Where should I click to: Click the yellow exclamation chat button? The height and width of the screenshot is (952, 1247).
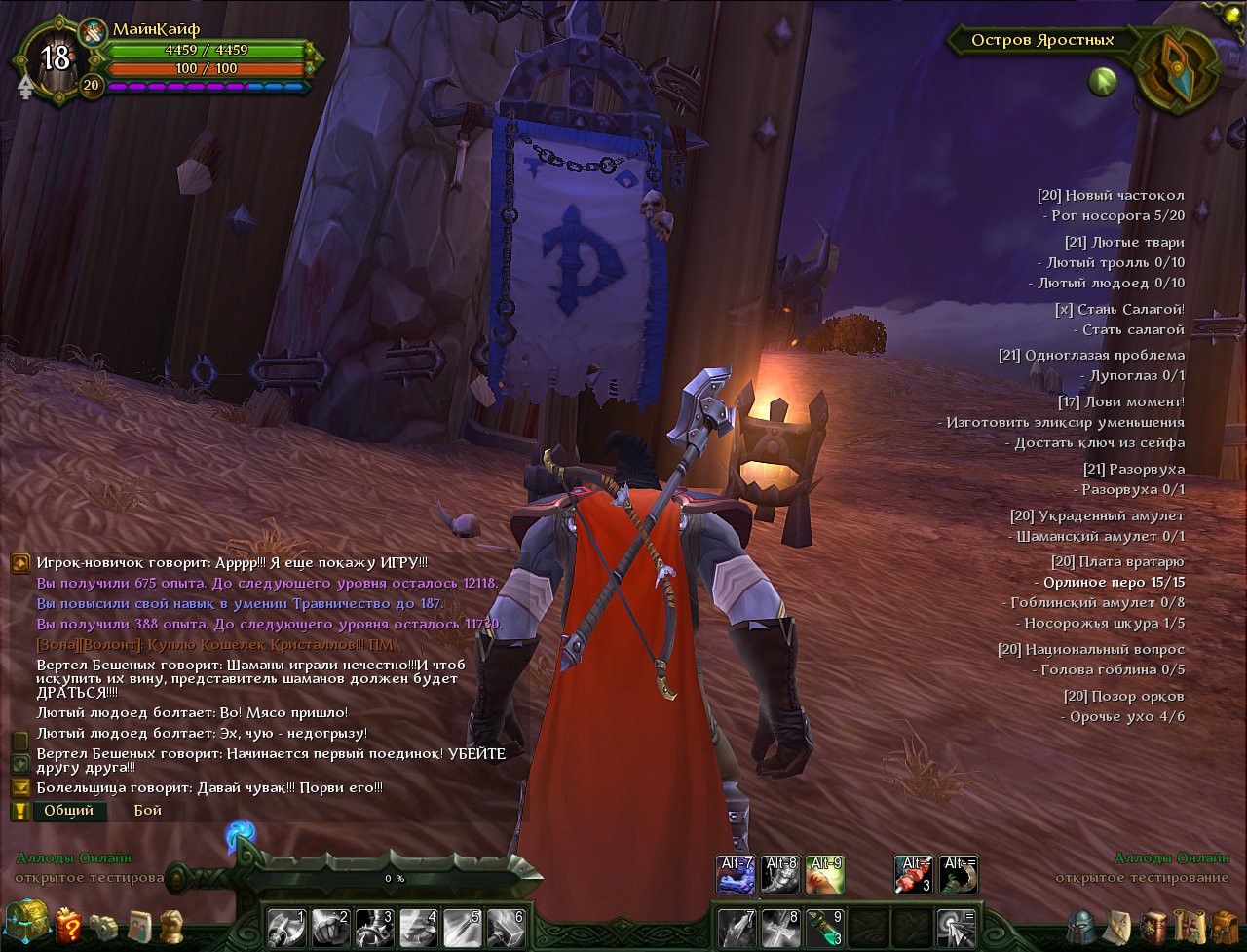[19, 811]
